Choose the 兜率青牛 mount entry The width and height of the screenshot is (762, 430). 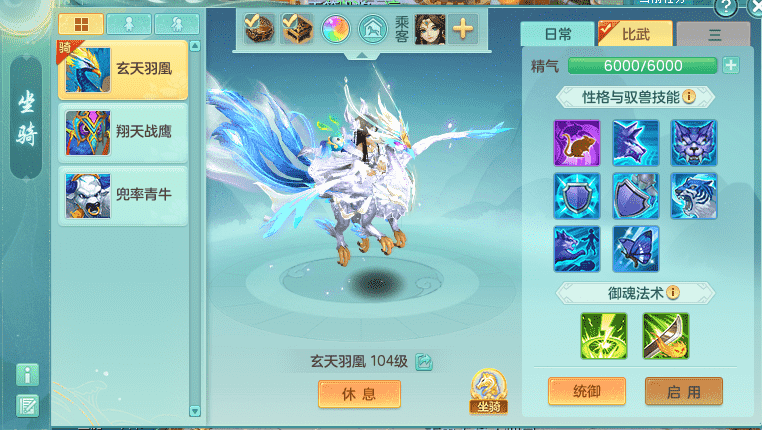pos(124,194)
